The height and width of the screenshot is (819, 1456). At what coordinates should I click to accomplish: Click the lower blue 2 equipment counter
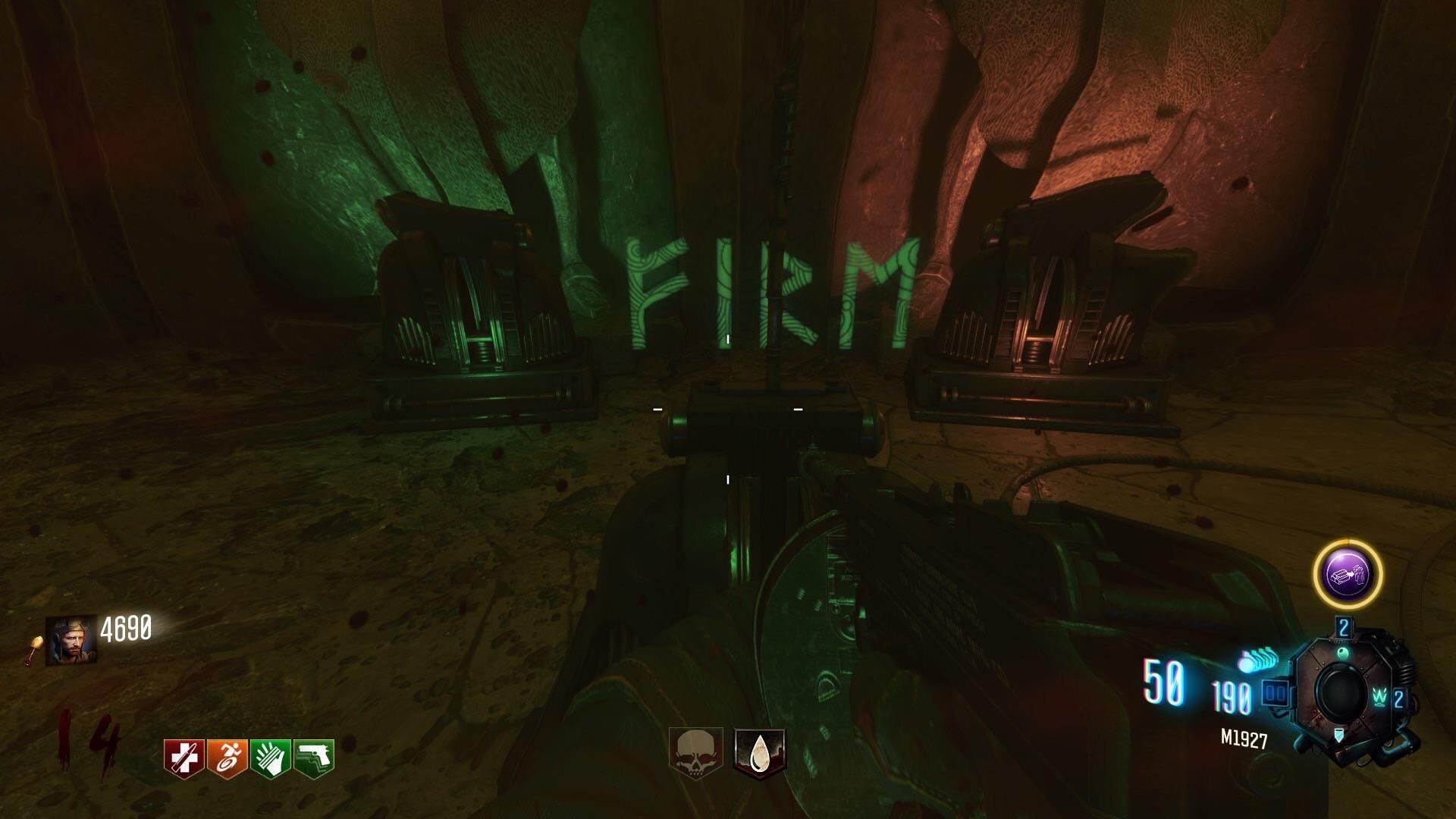coord(1398,698)
